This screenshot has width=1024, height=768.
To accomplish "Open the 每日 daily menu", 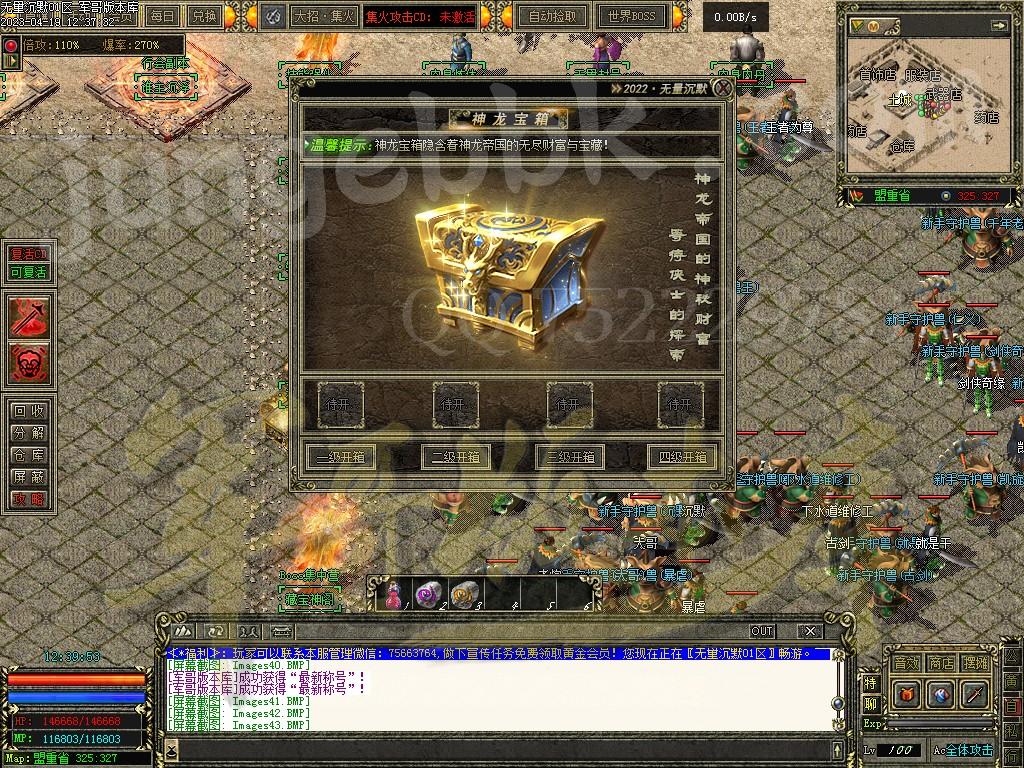I will [161, 16].
